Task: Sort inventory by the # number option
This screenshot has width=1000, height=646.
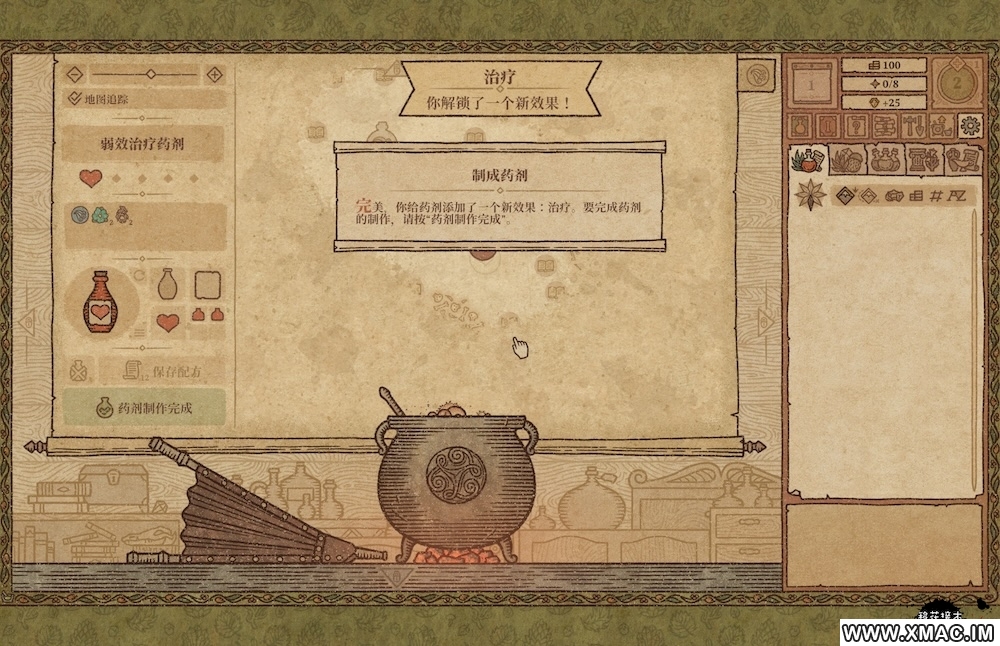Action: pyautogui.click(x=935, y=194)
